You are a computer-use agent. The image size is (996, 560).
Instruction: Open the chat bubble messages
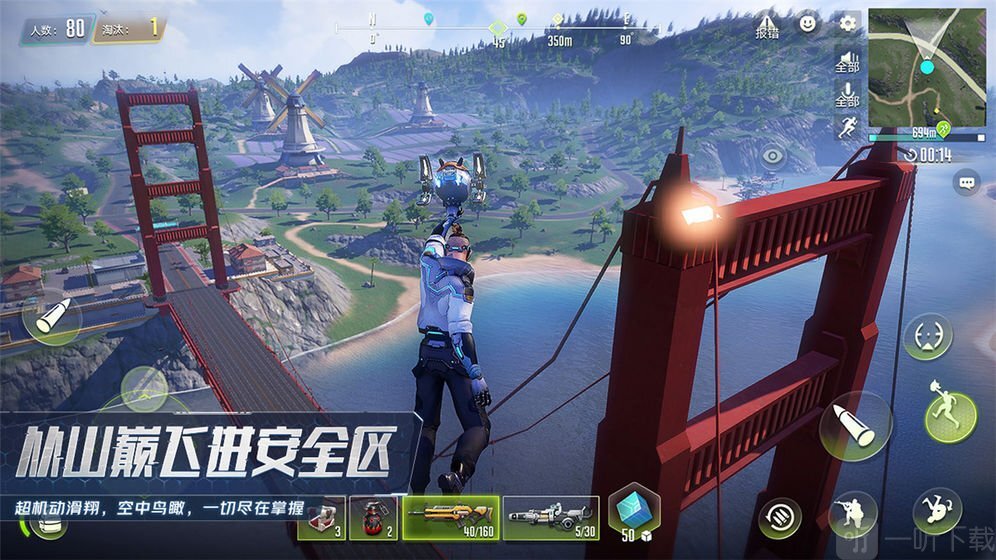(x=966, y=182)
